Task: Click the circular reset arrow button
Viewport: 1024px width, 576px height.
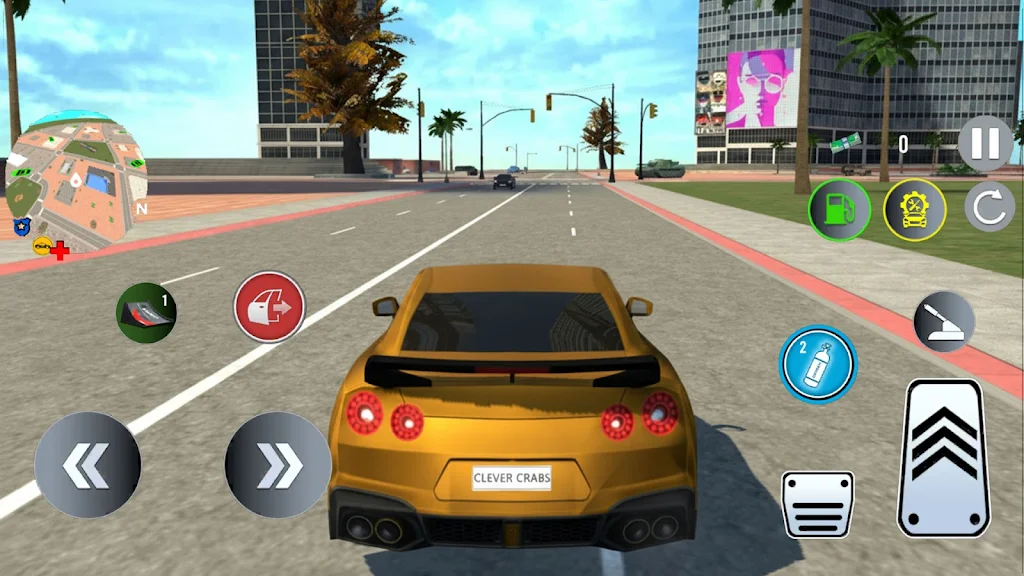Action: tap(989, 208)
